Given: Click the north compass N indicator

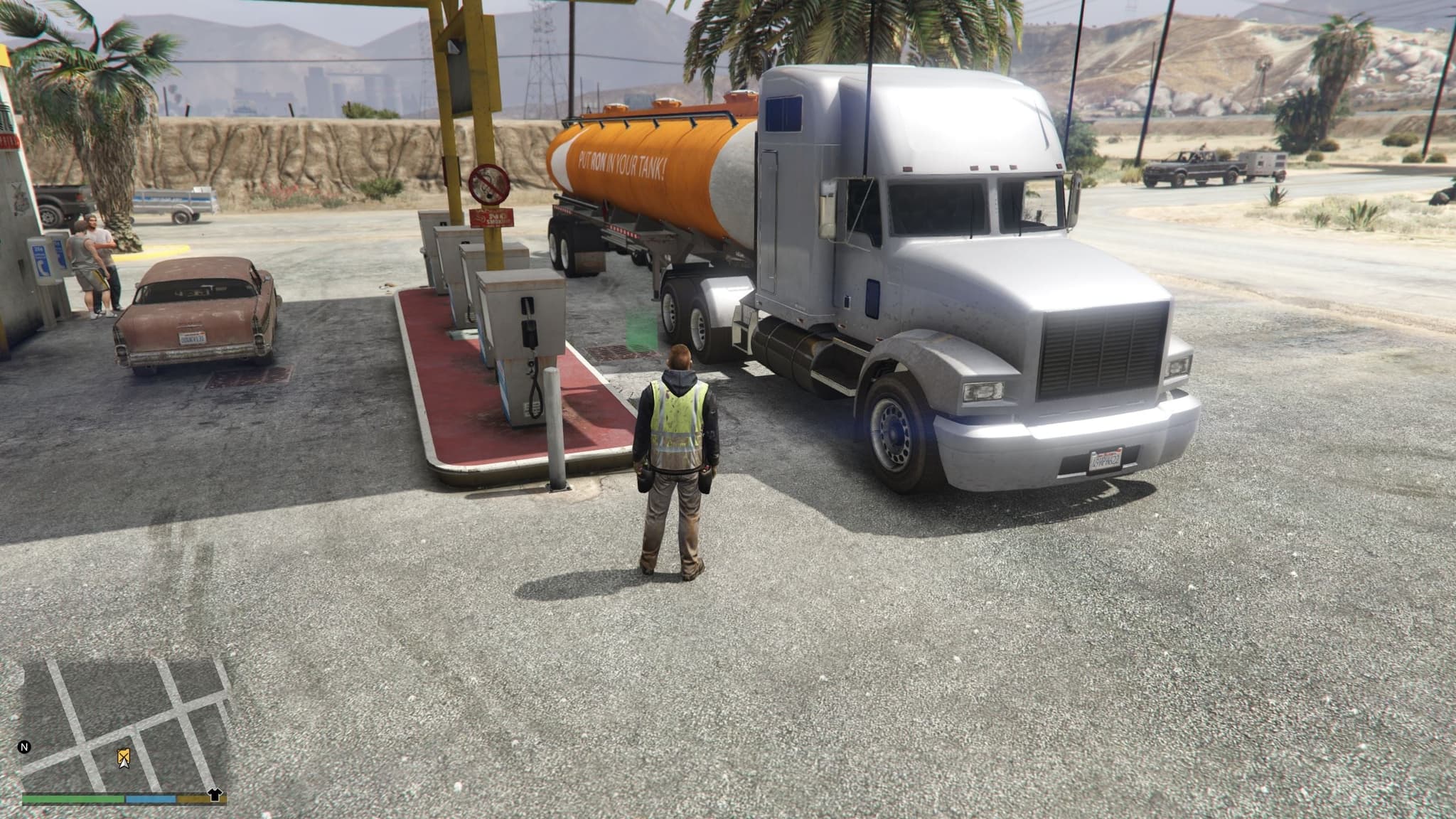Looking at the screenshot, I should coord(25,747).
